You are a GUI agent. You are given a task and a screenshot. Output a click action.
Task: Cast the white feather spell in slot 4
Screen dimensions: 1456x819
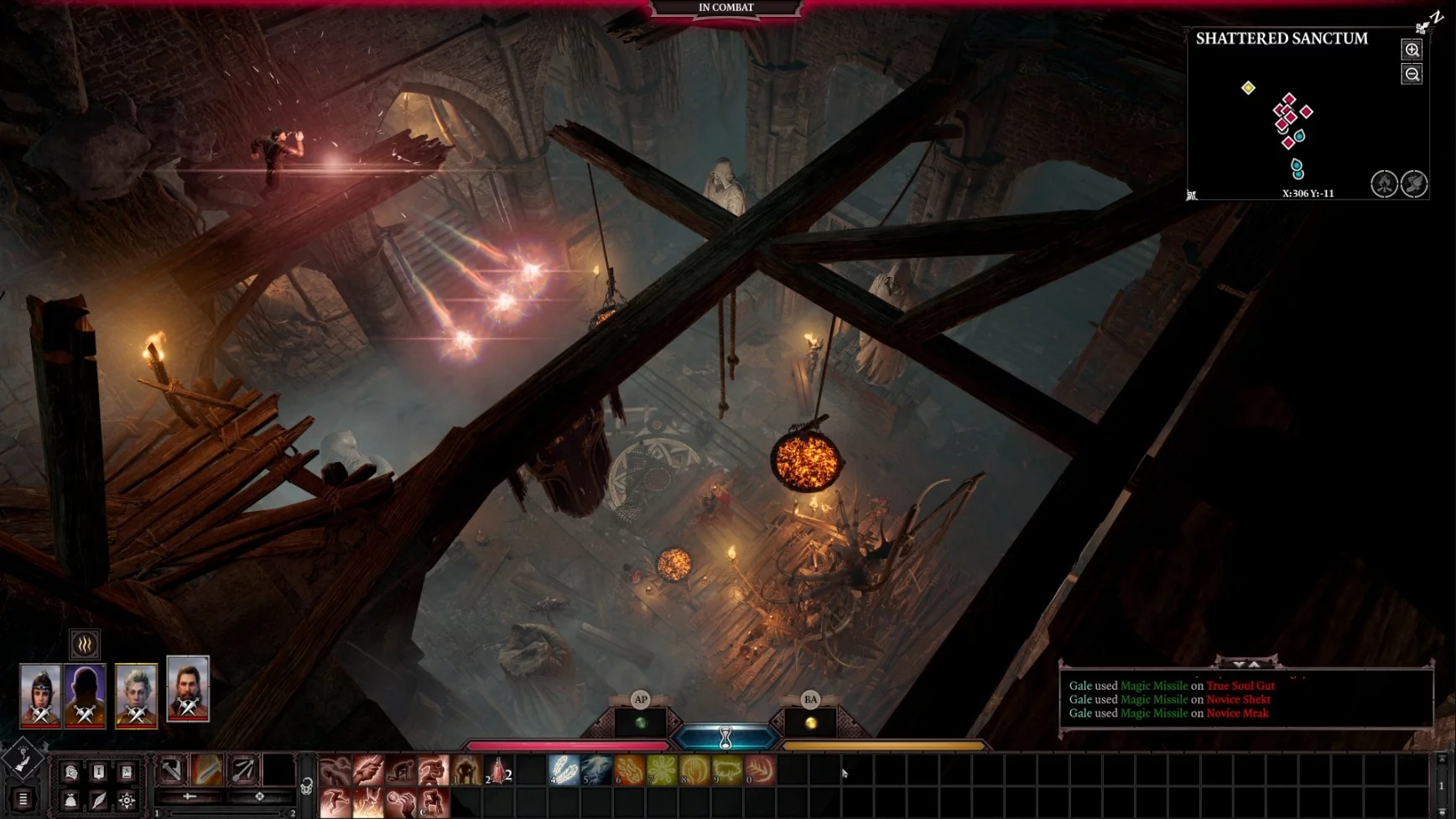[564, 770]
